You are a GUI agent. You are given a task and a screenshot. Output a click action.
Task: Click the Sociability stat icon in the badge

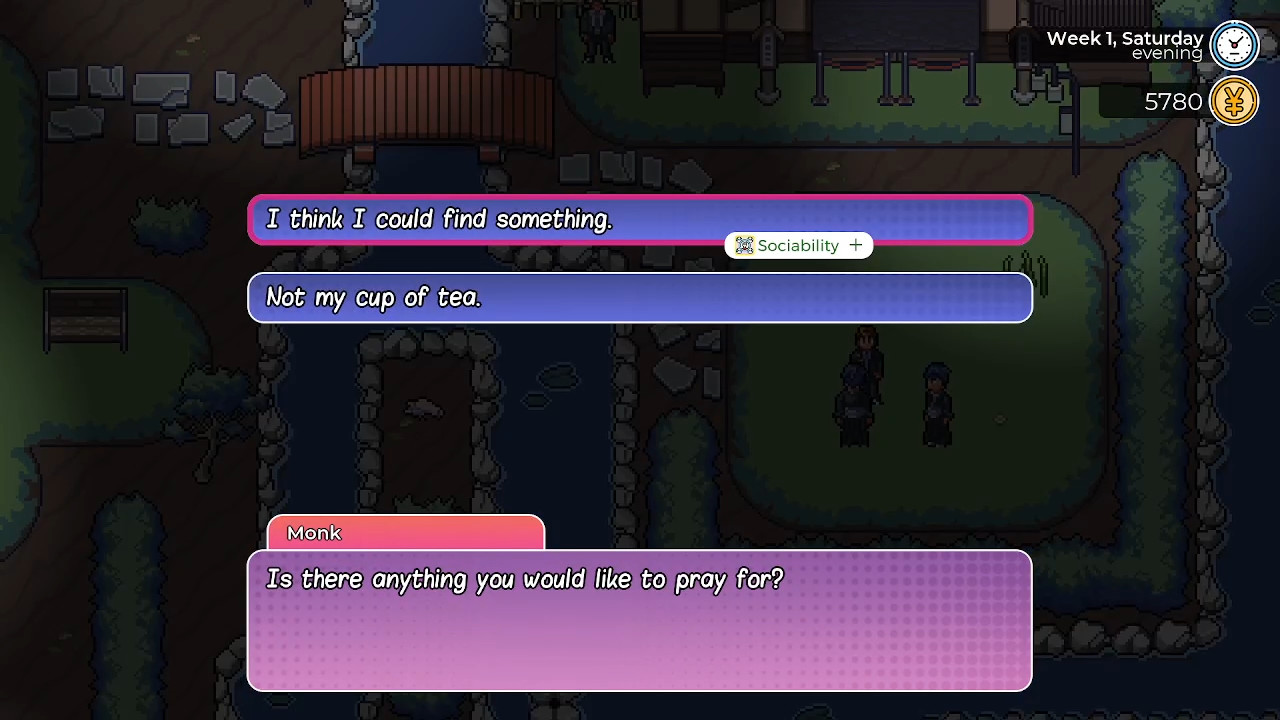pos(743,245)
